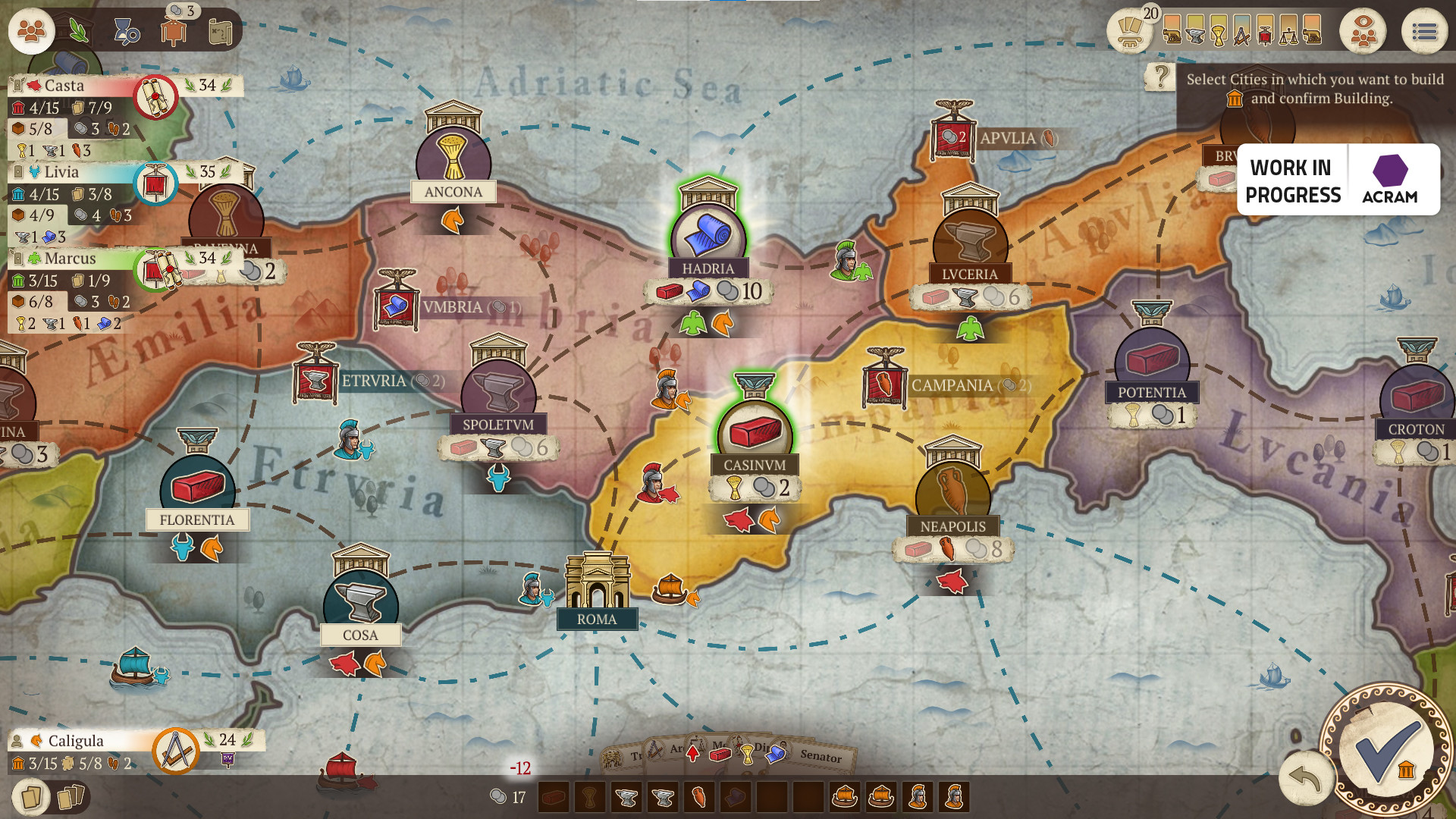Screen dimensions: 1456x819
Task: Open the laurel victory points view
Action: (x=79, y=31)
